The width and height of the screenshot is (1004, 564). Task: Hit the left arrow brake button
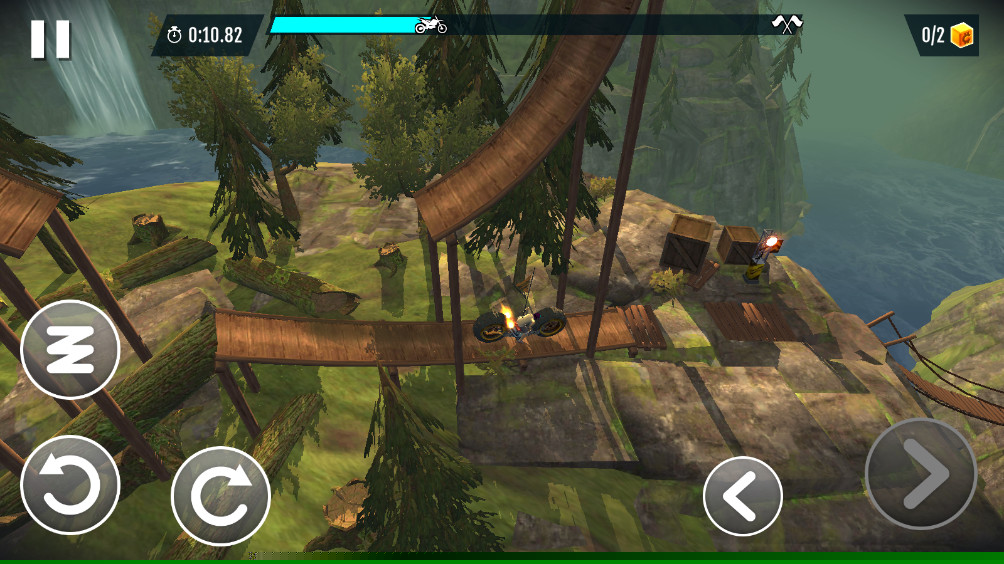tap(742, 496)
